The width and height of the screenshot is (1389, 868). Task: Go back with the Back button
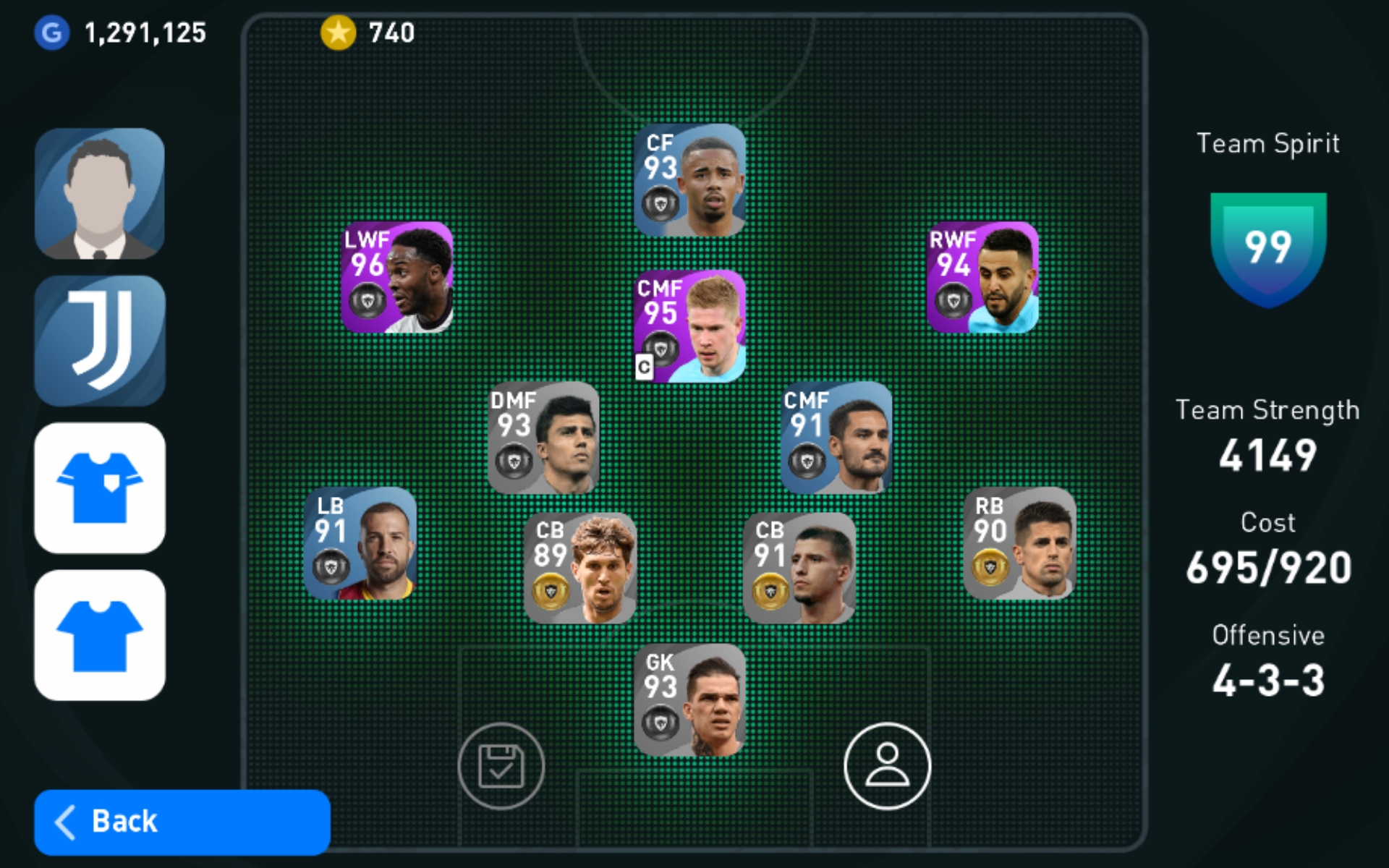(x=182, y=822)
